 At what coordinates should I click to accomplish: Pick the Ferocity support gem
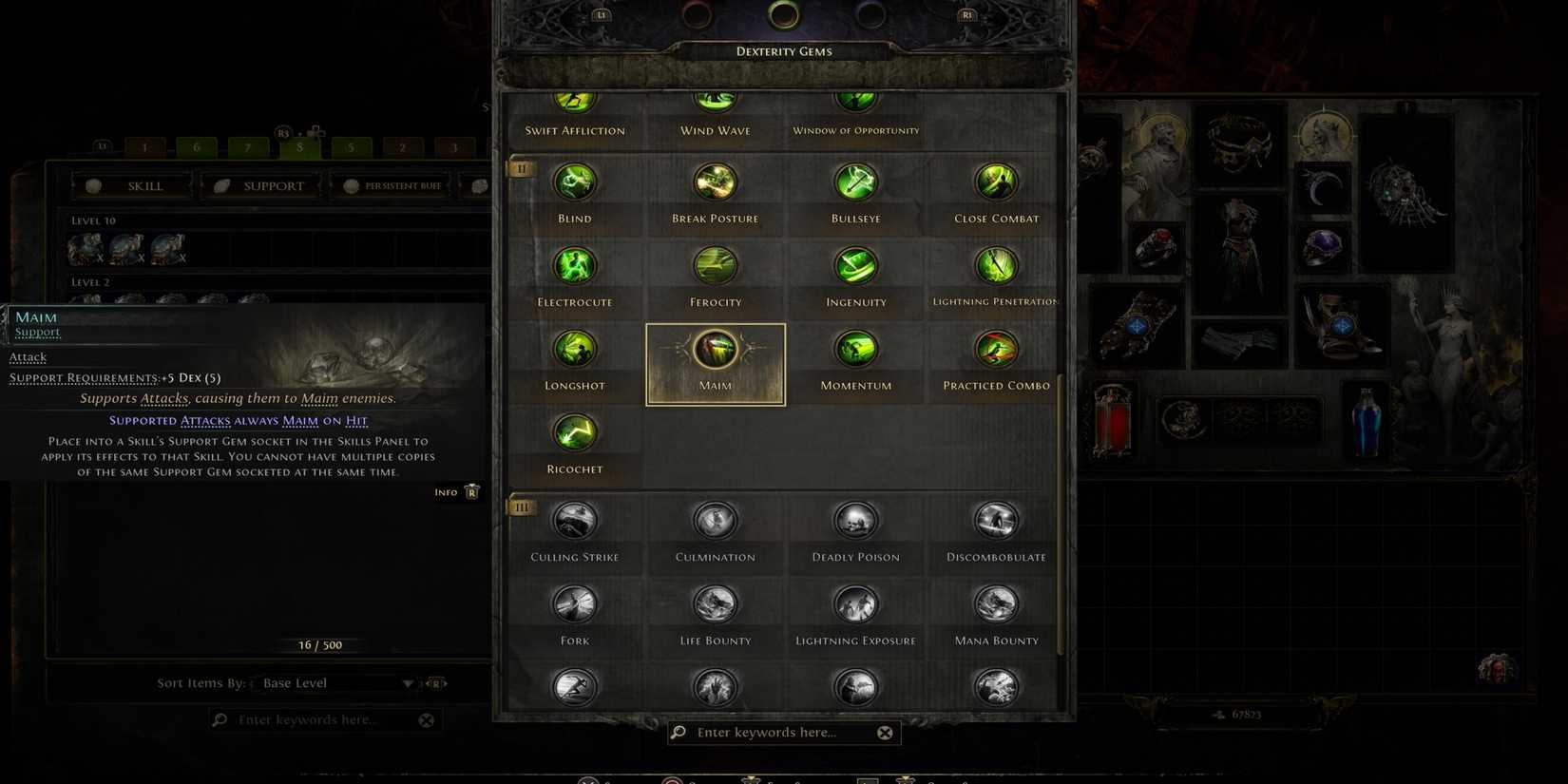[715, 265]
